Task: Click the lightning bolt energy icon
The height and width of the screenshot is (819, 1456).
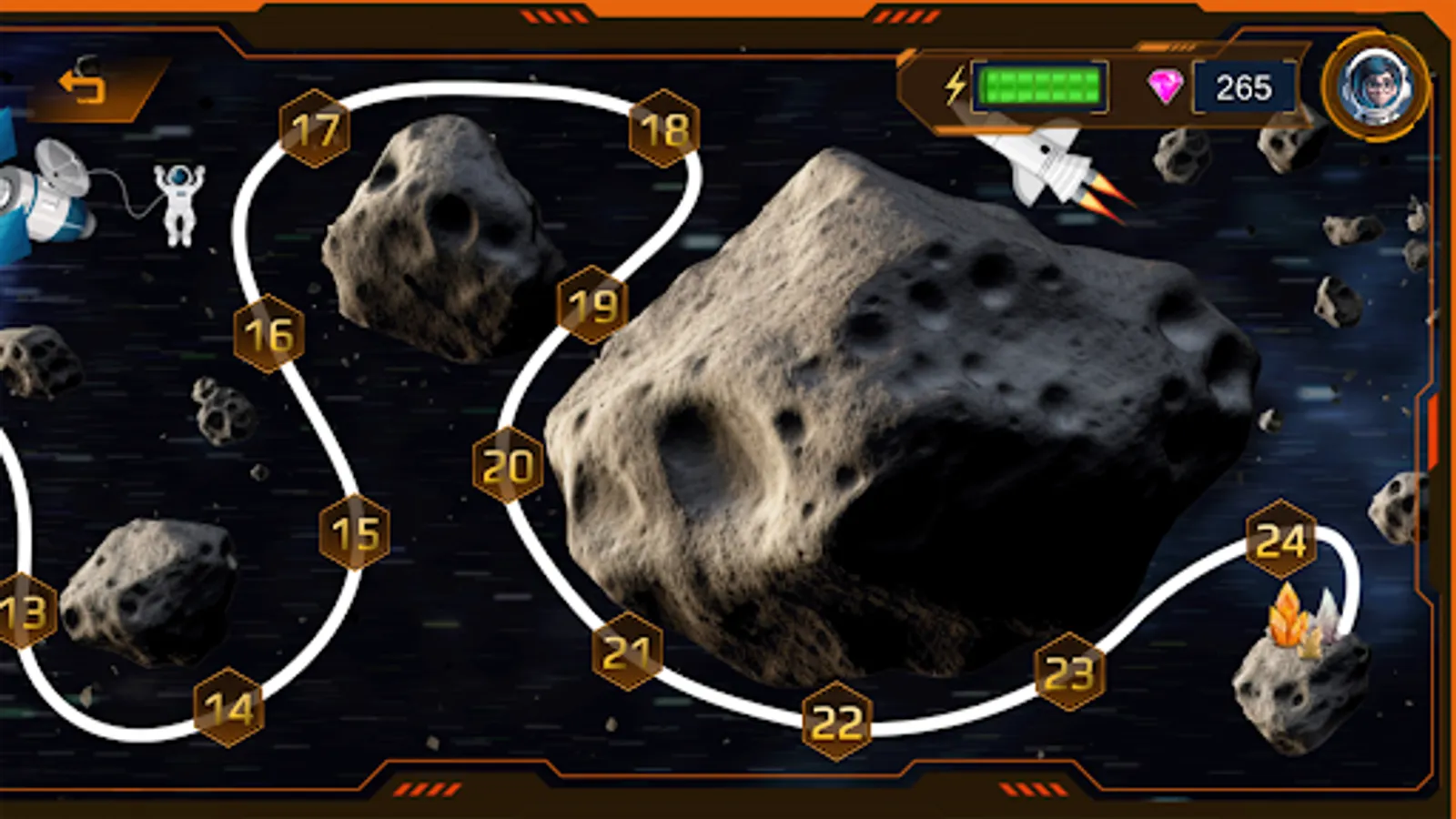Action: (955, 86)
